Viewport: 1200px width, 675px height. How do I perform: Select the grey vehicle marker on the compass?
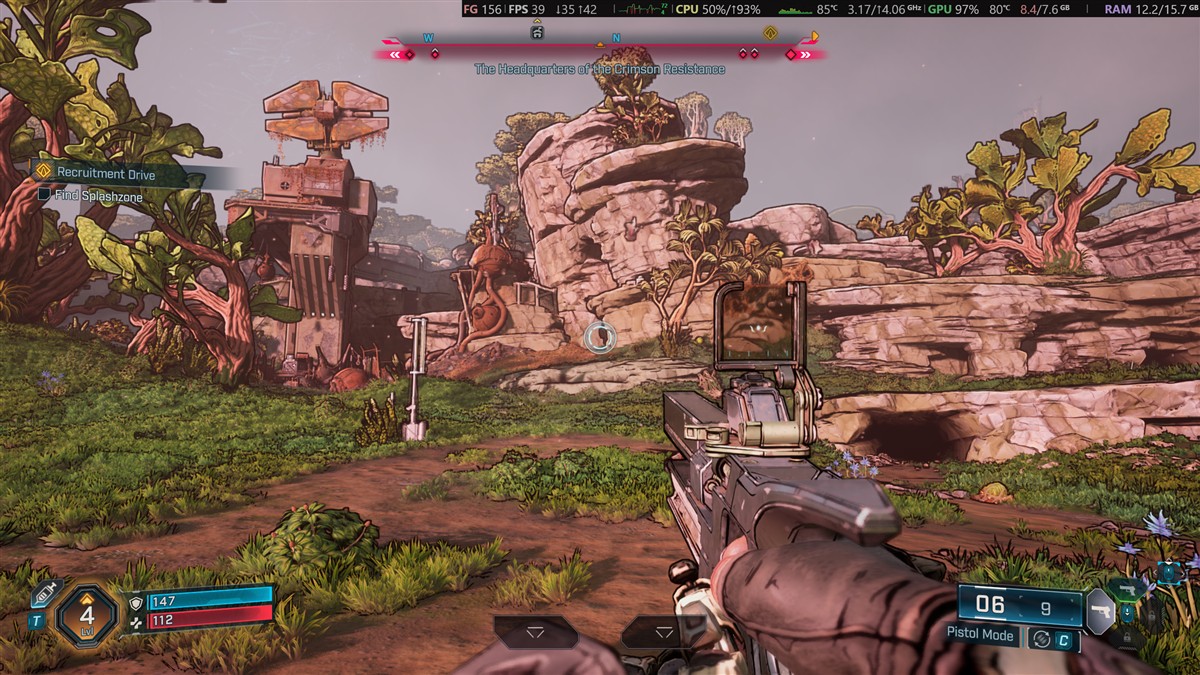point(537,33)
